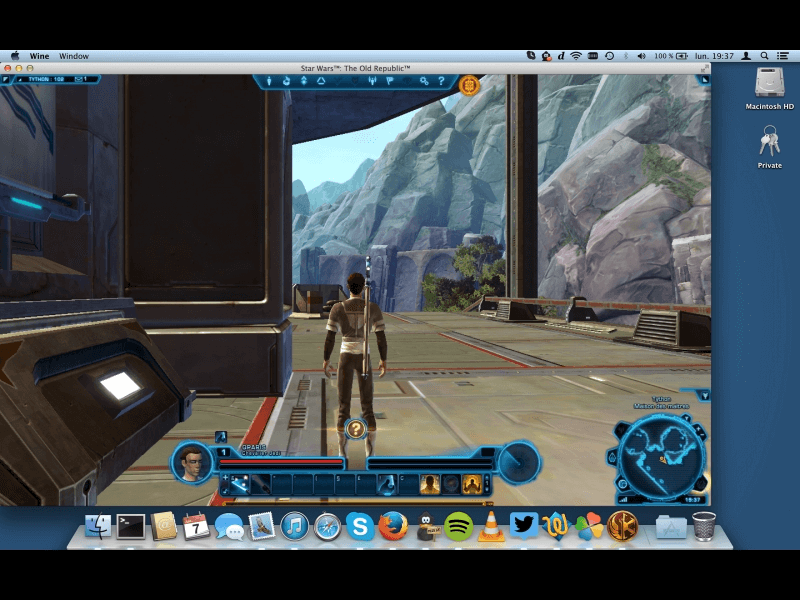Select the player portrait of the Jedi Knight
This screenshot has width=800, height=600.
click(x=192, y=461)
